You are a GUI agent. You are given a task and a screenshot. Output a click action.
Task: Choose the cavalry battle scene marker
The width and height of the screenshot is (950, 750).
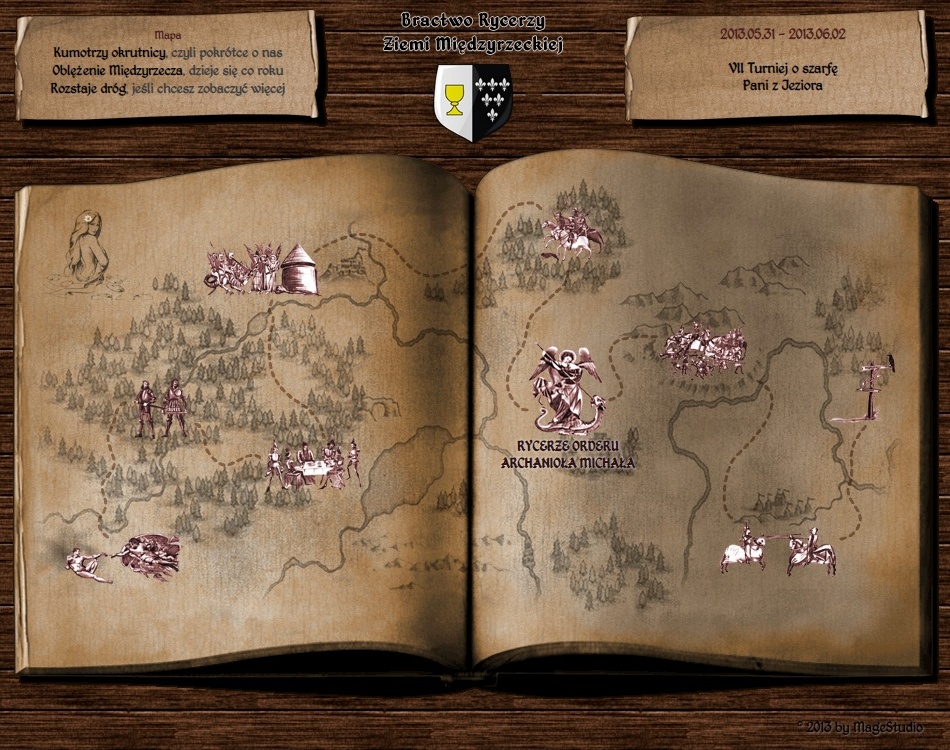coord(704,349)
